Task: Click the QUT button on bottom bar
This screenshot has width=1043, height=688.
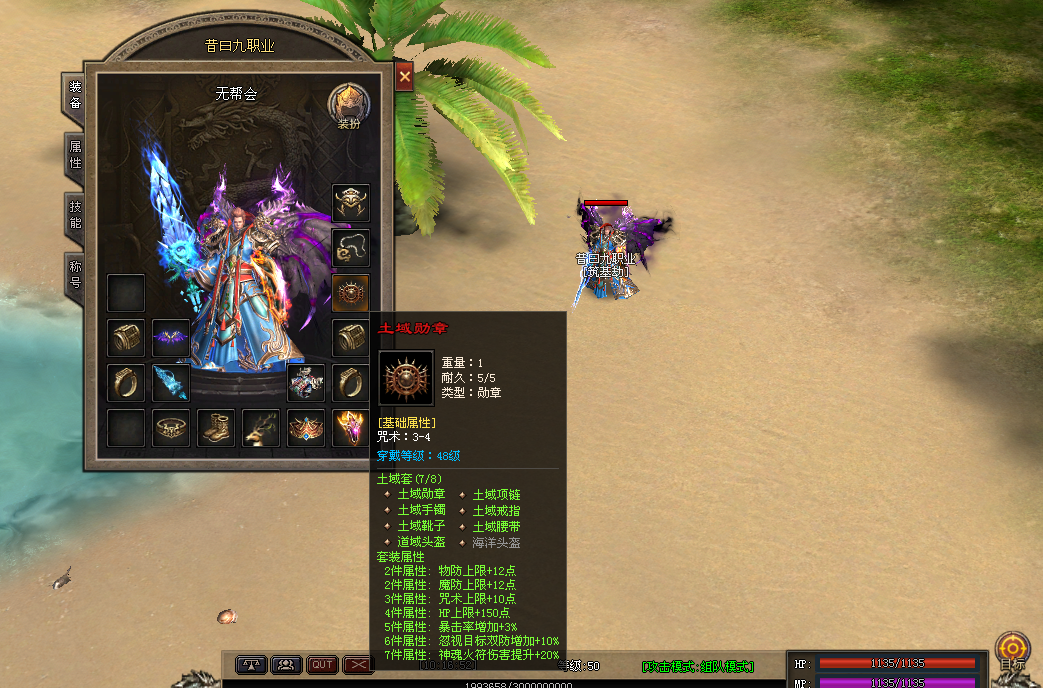Action: point(322,664)
